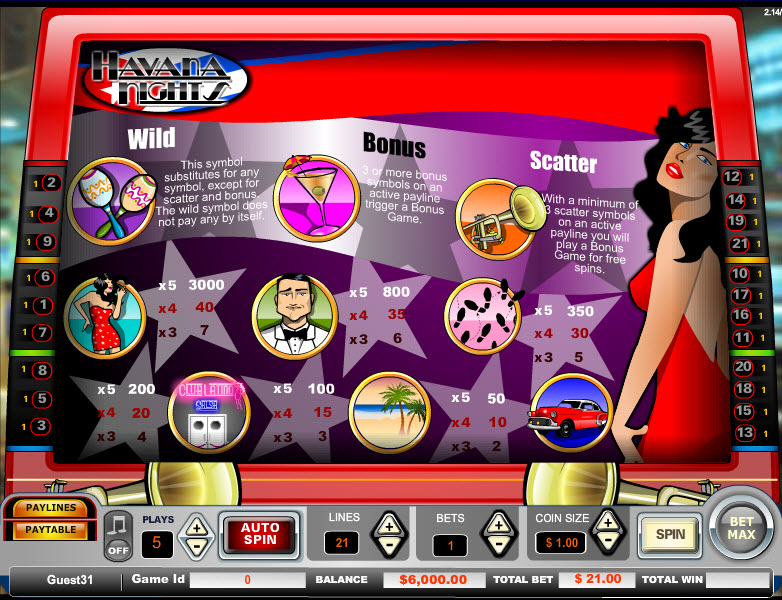This screenshot has width=782, height=600.
Task: Toggle the music note sound button
Action: tap(118, 534)
